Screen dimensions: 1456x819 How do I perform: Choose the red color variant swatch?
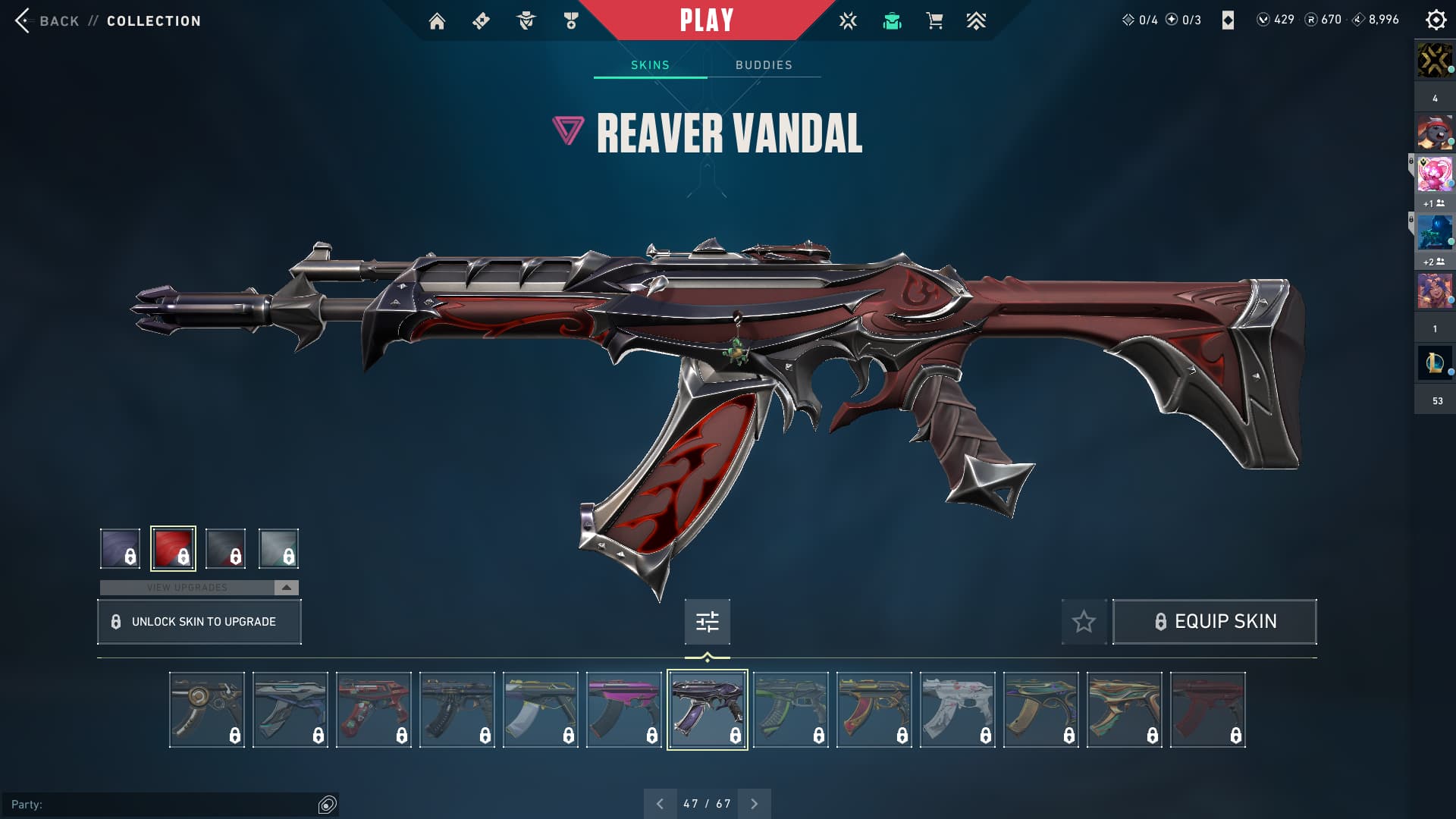[173, 548]
